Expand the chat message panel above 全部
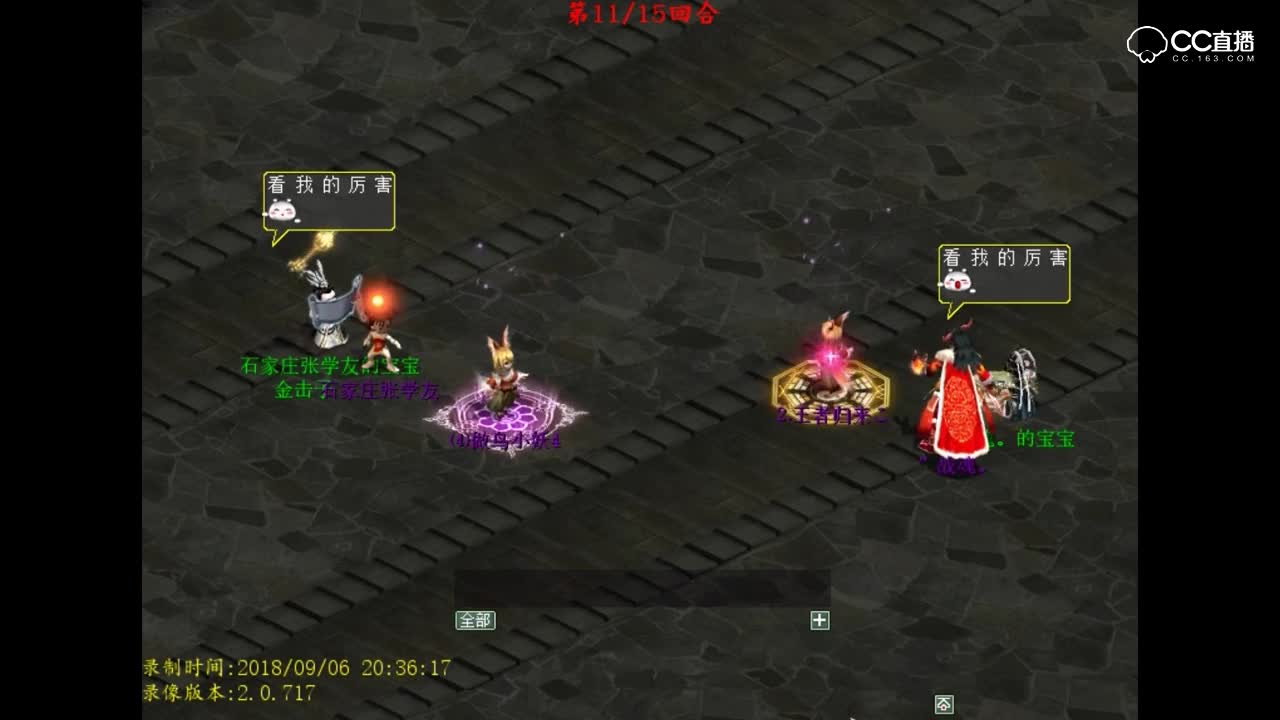The image size is (1280, 720). (640, 585)
